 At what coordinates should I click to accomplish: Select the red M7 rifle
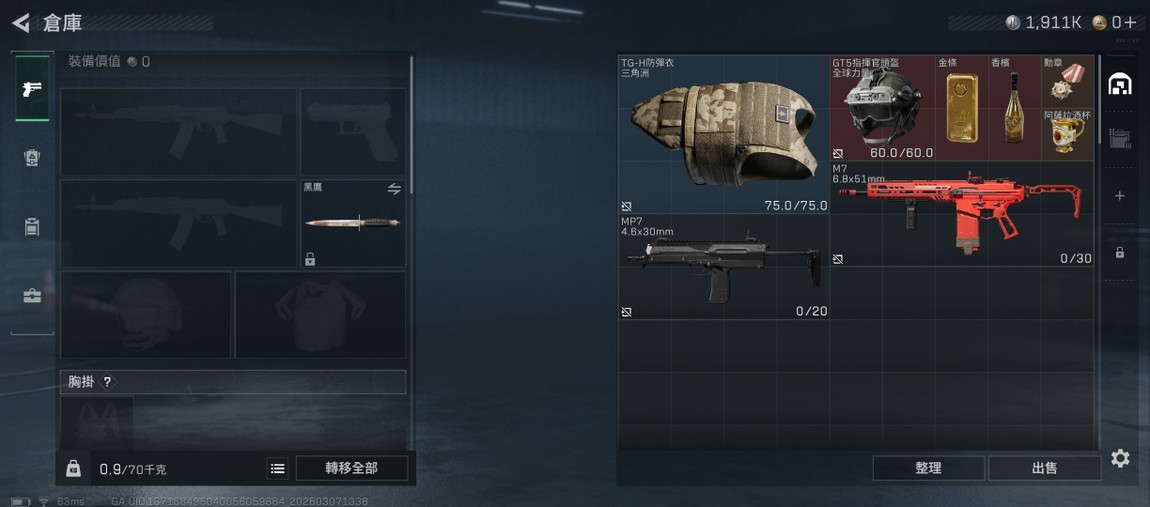[961, 214]
